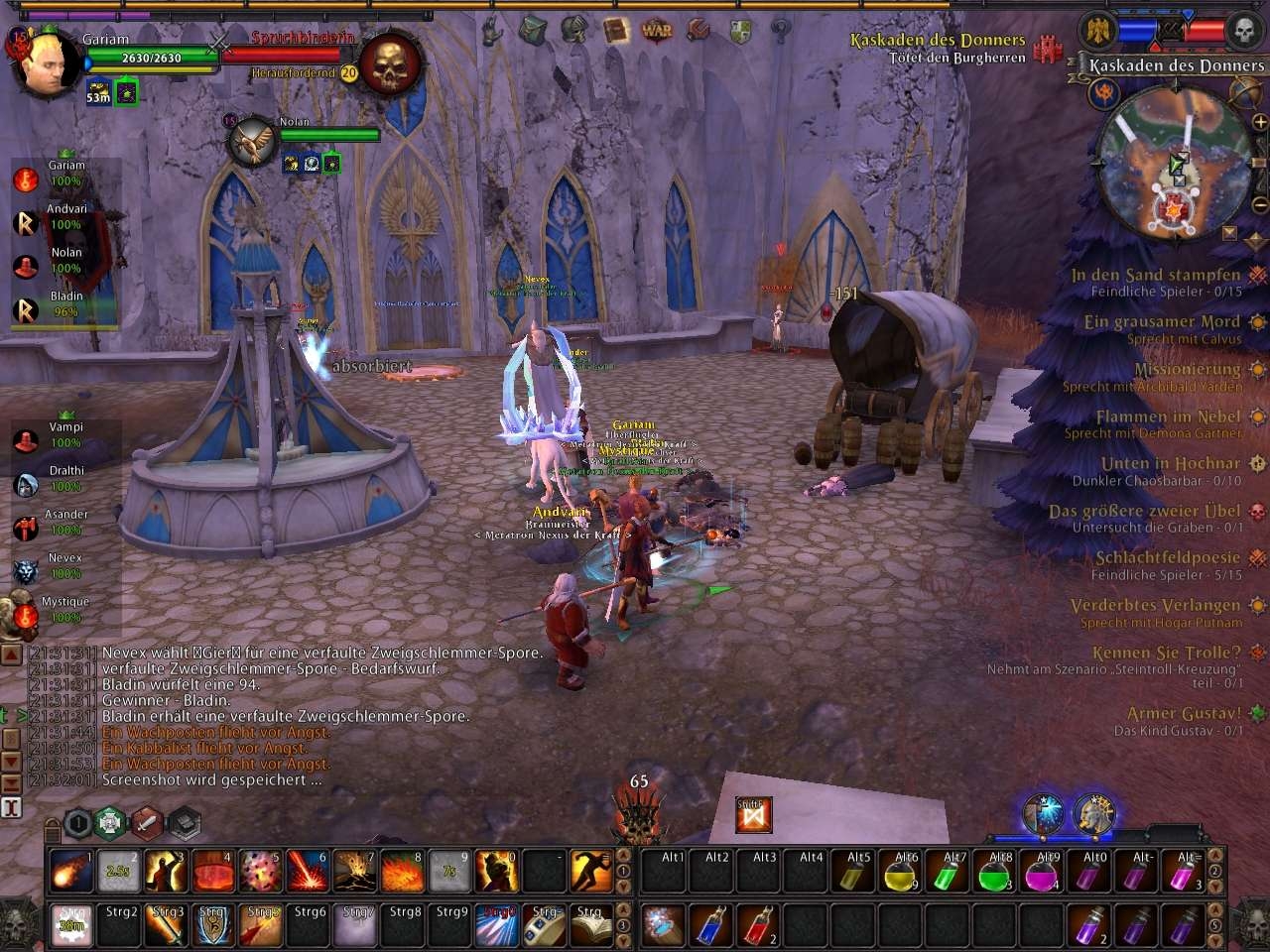The width and height of the screenshot is (1270, 952).
Task: Zoom in the minimap with plus button
Action: coord(1261,122)
